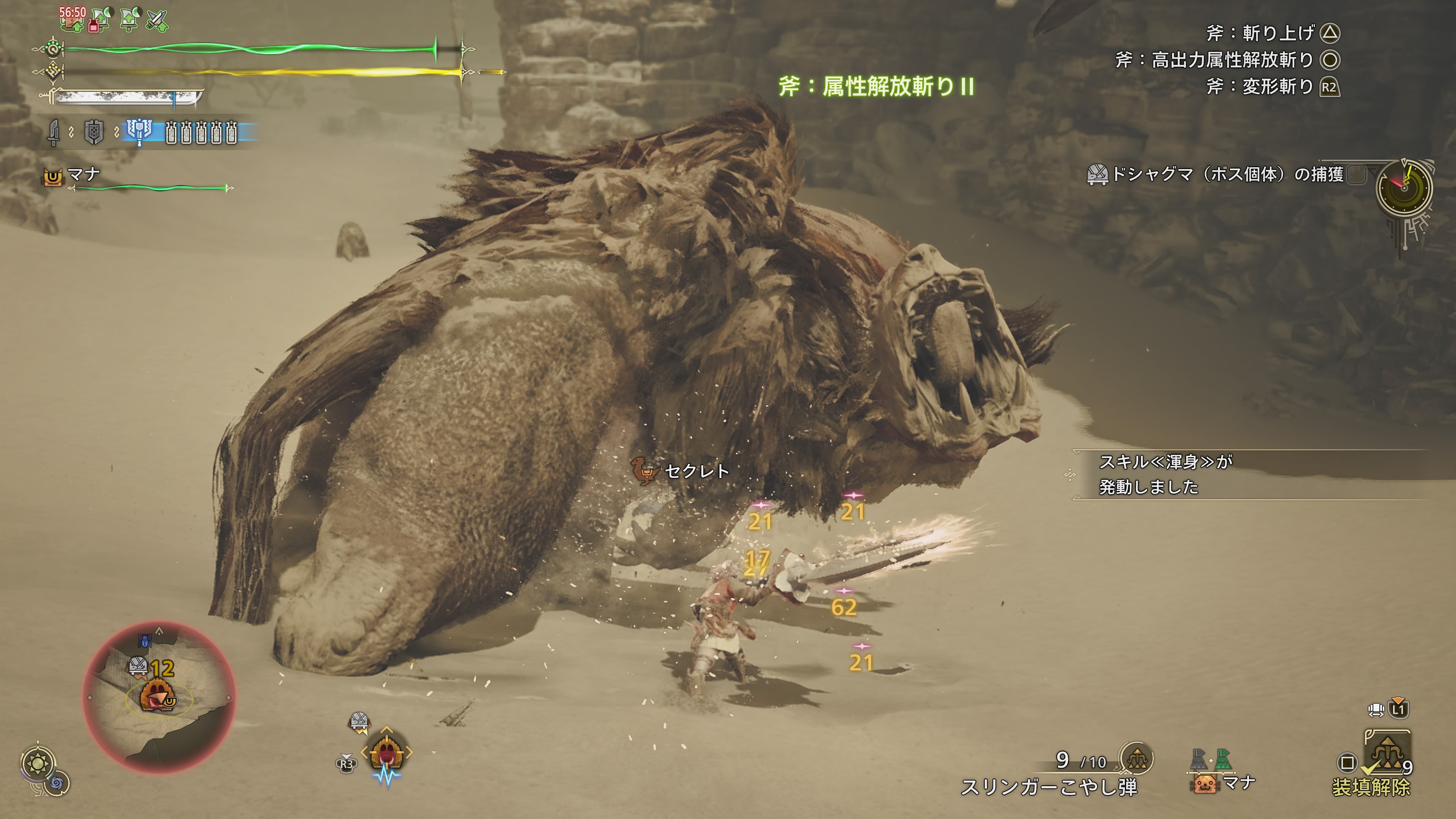Image resolution: width=1456 pixels, height=819 pixels.
Task: Select the highlighted axe-mode charge blade icon
Action: coord(138,132)
